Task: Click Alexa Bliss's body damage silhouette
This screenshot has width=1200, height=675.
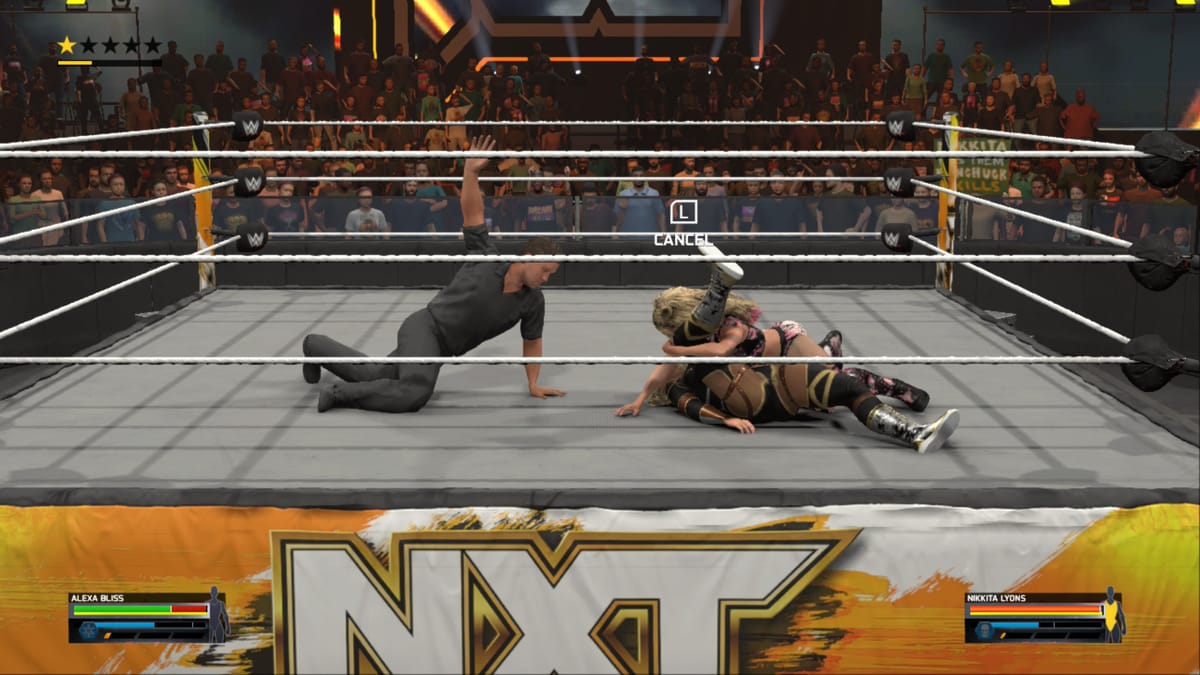Action: click(217, 615)
